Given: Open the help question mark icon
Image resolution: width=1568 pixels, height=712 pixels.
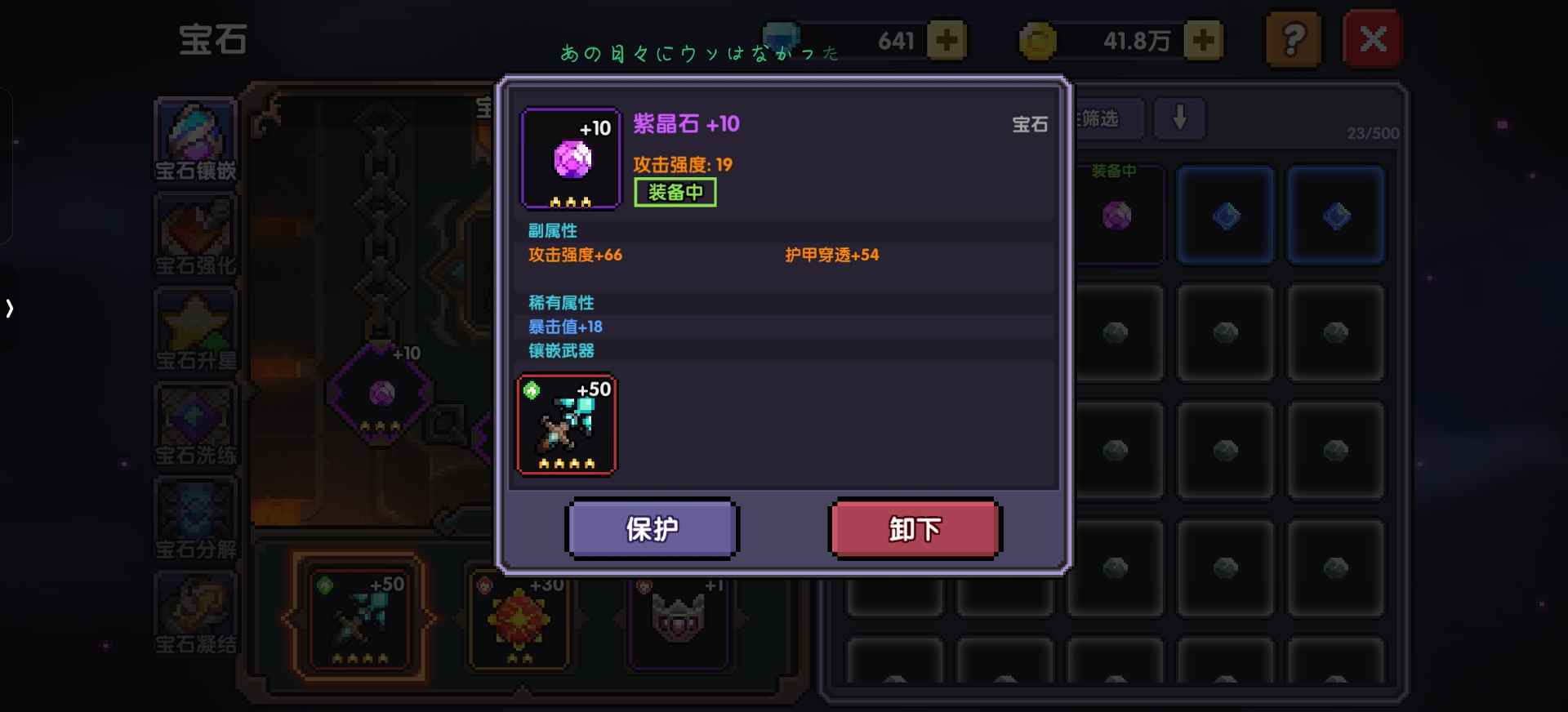Looking at the screenshot, I should point(1293,38).
